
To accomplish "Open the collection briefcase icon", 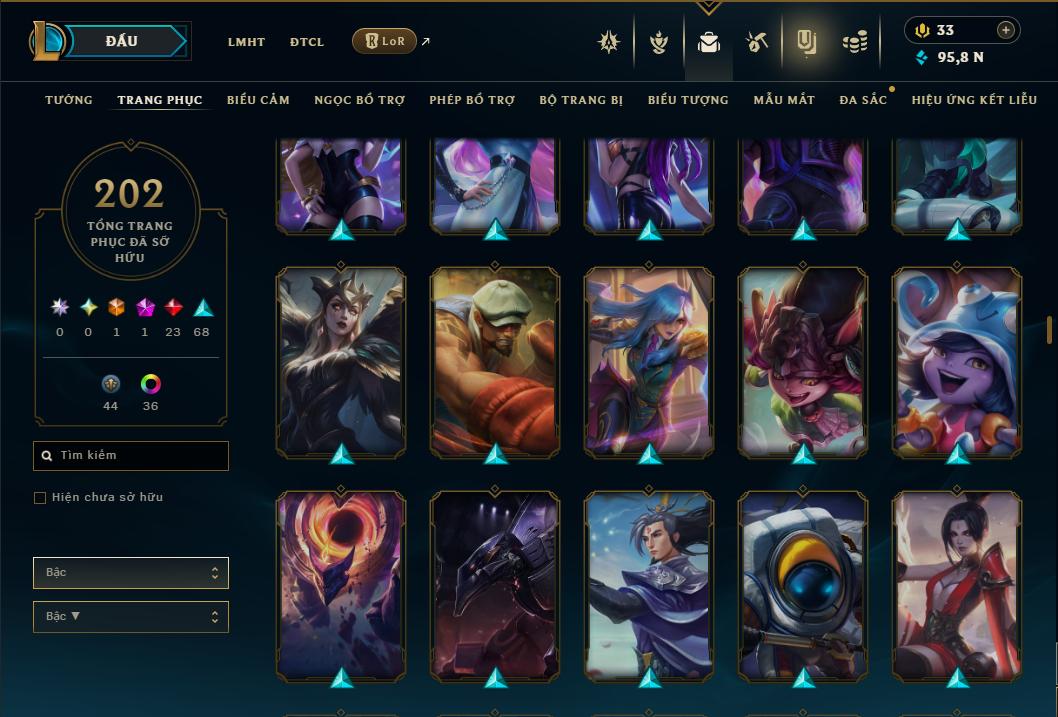I will click(709, 42).
